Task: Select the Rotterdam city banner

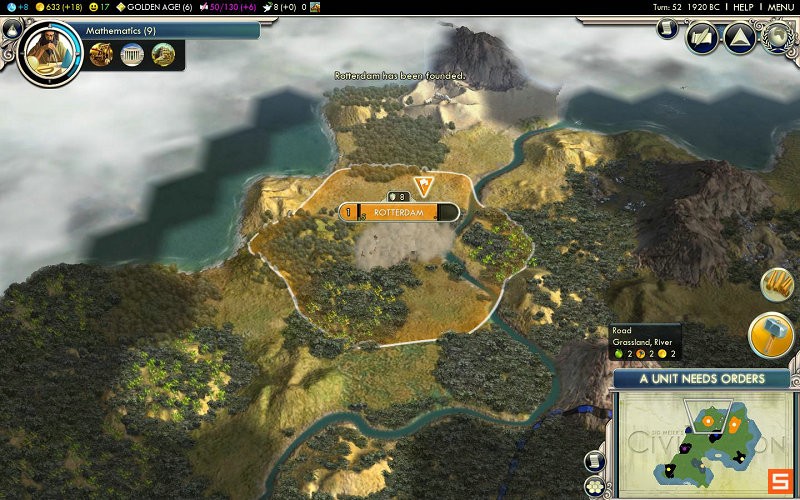Action: [x=399, y=212]
